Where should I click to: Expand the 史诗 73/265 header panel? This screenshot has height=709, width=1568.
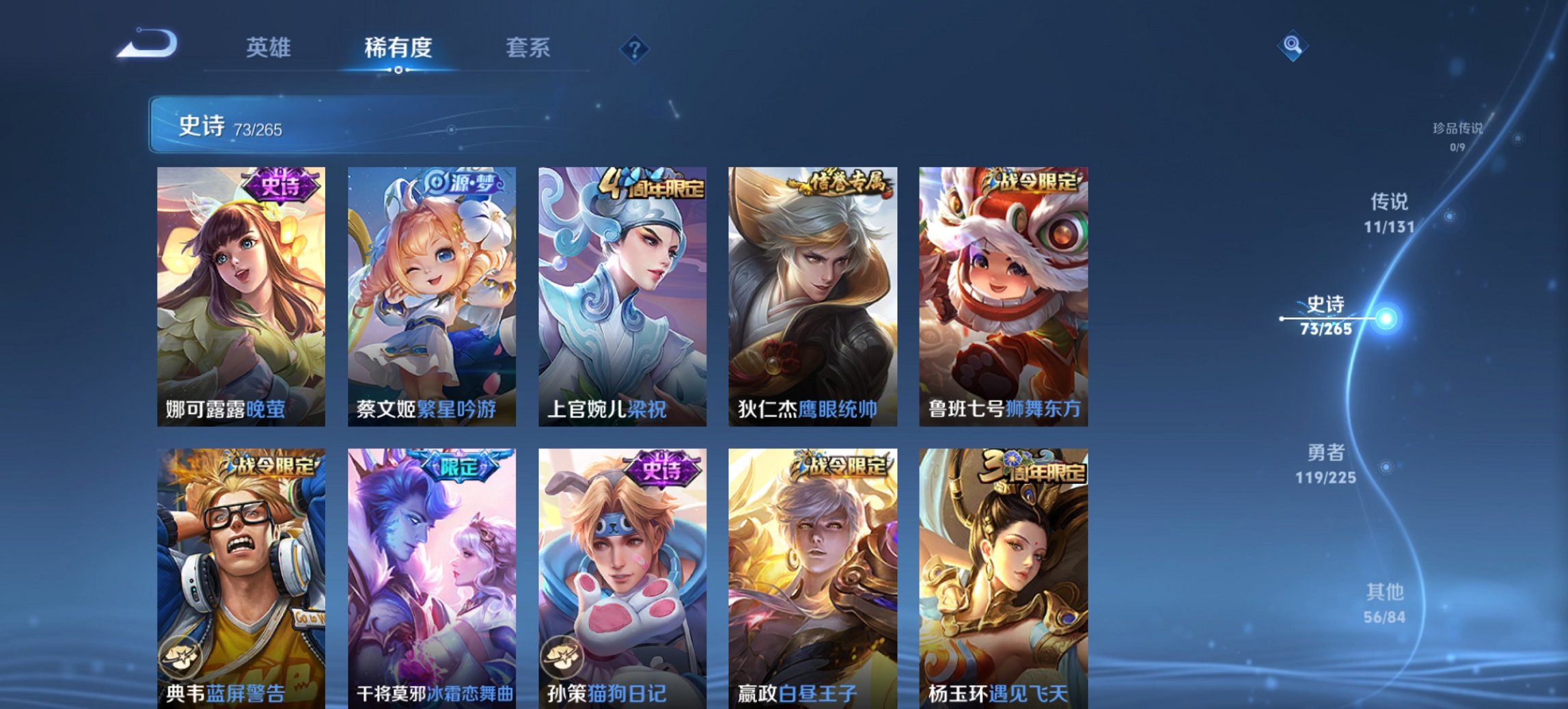[x=287, y=127]
